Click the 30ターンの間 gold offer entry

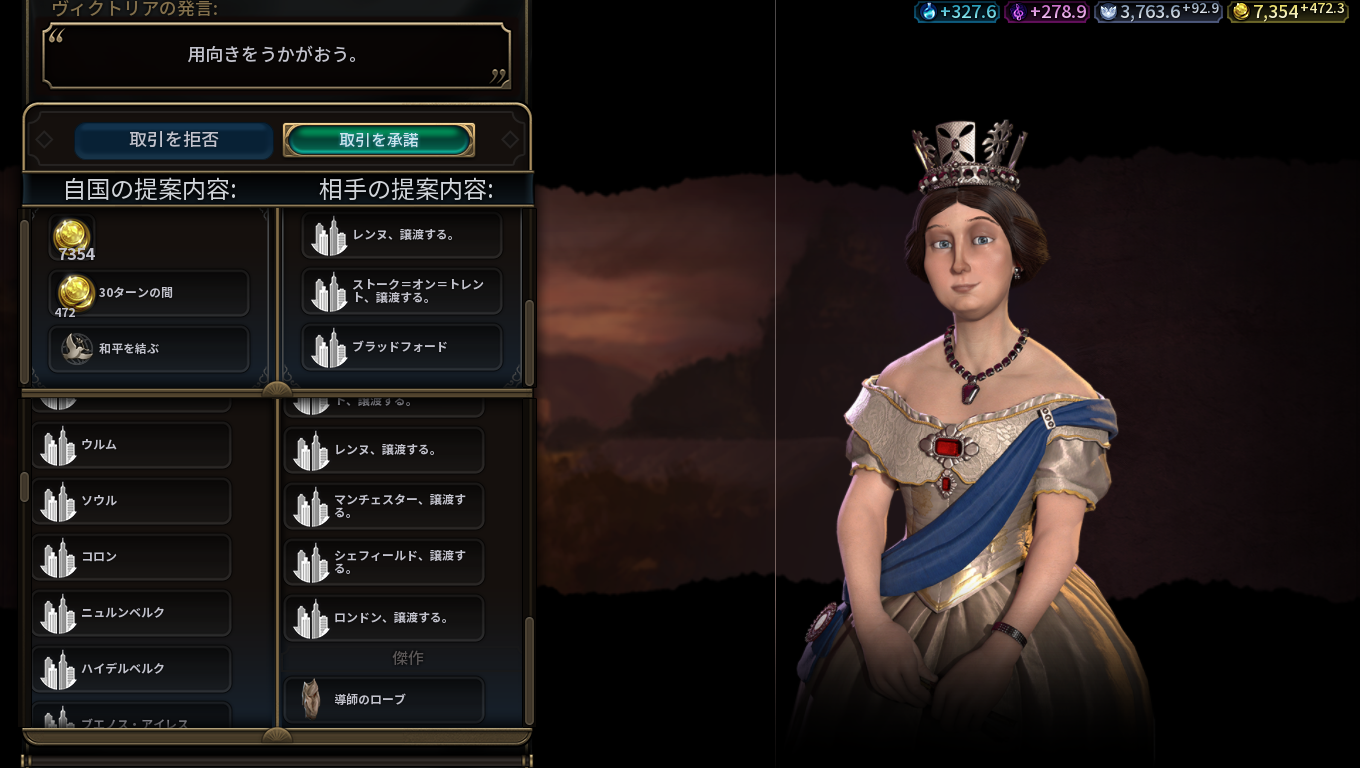[x=149, y=292]
